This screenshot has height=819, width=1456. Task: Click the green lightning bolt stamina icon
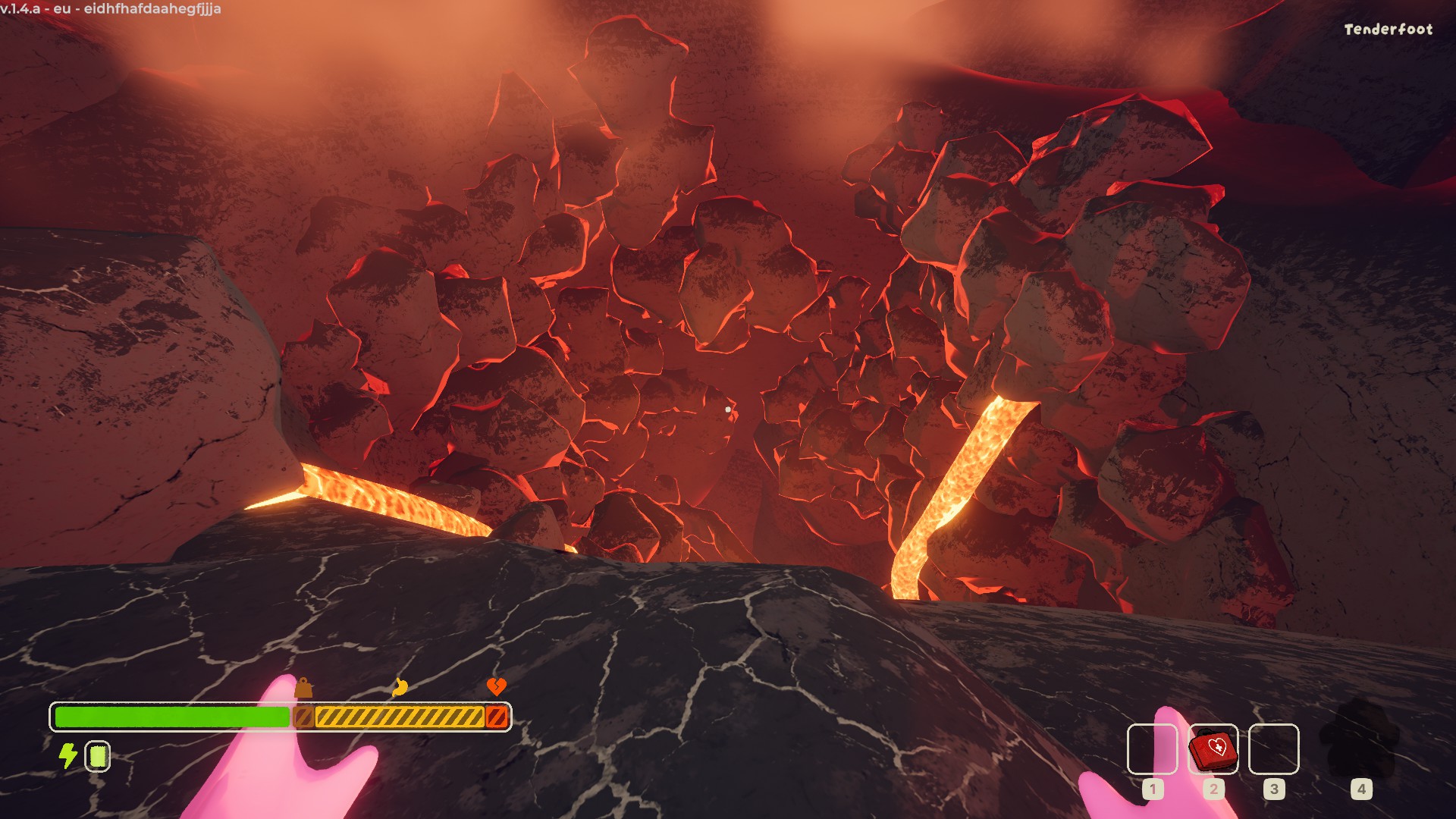[x=68, y=755]
